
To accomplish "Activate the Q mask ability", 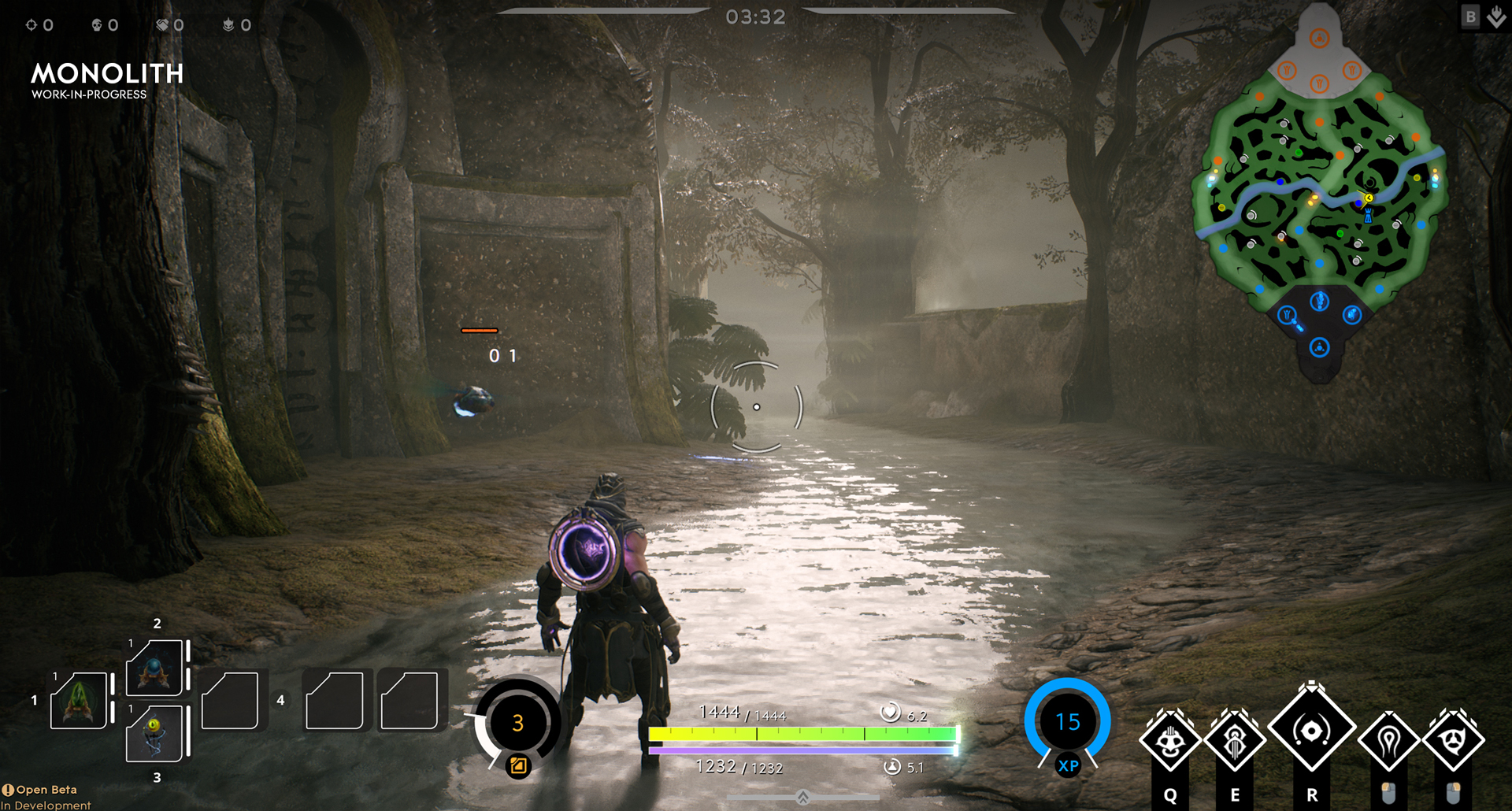I will click(1170, 739).
